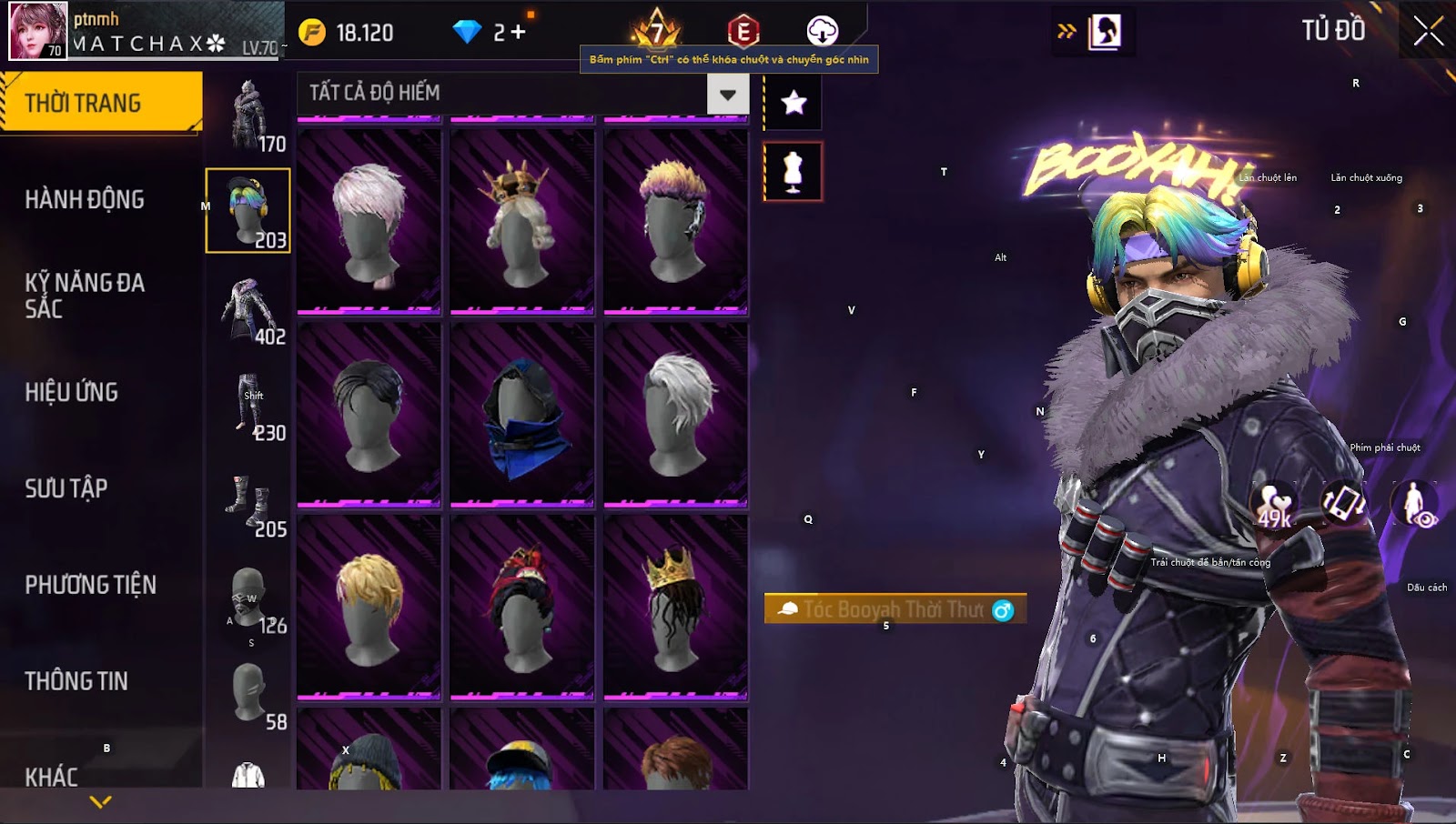Open the Phương Tiện tab

[90, 585]
